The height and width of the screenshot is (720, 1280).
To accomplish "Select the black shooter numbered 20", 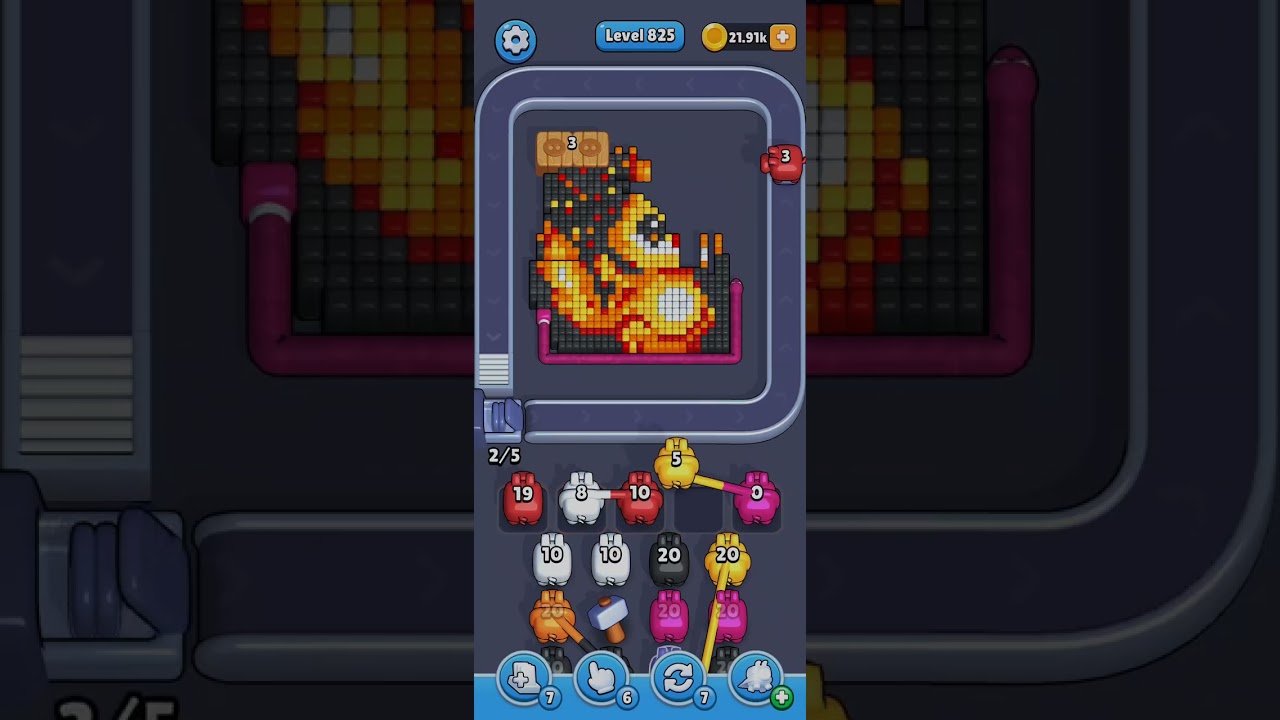I will coord(669,560).
